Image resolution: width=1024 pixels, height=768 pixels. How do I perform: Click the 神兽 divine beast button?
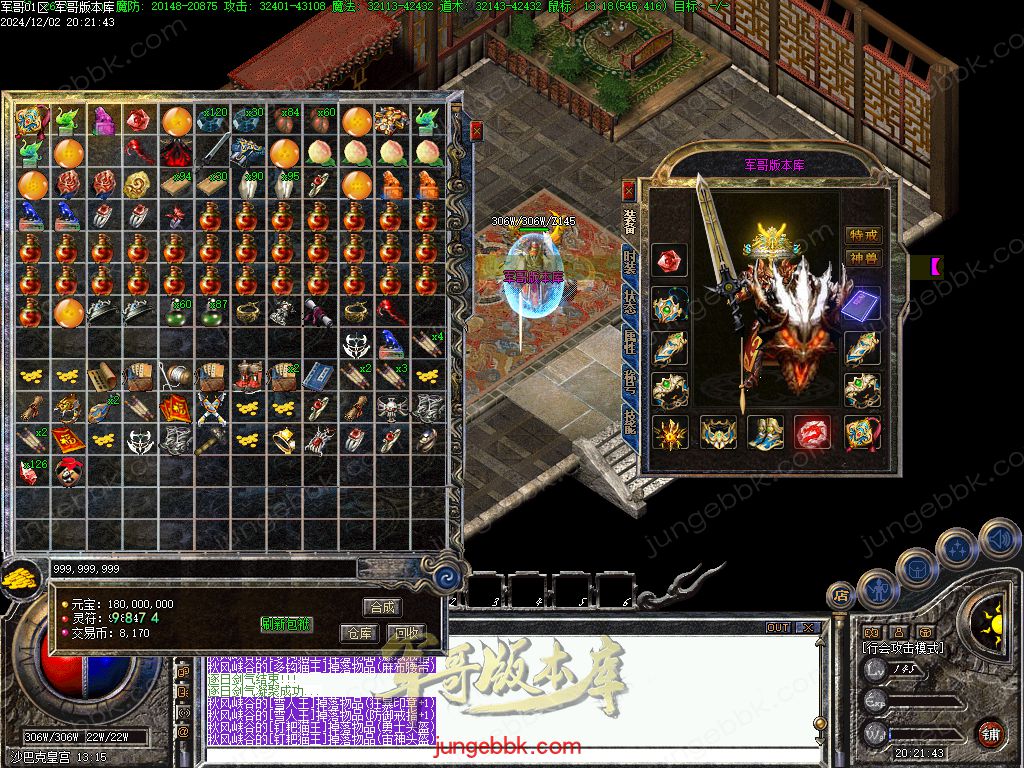point(863,259)
